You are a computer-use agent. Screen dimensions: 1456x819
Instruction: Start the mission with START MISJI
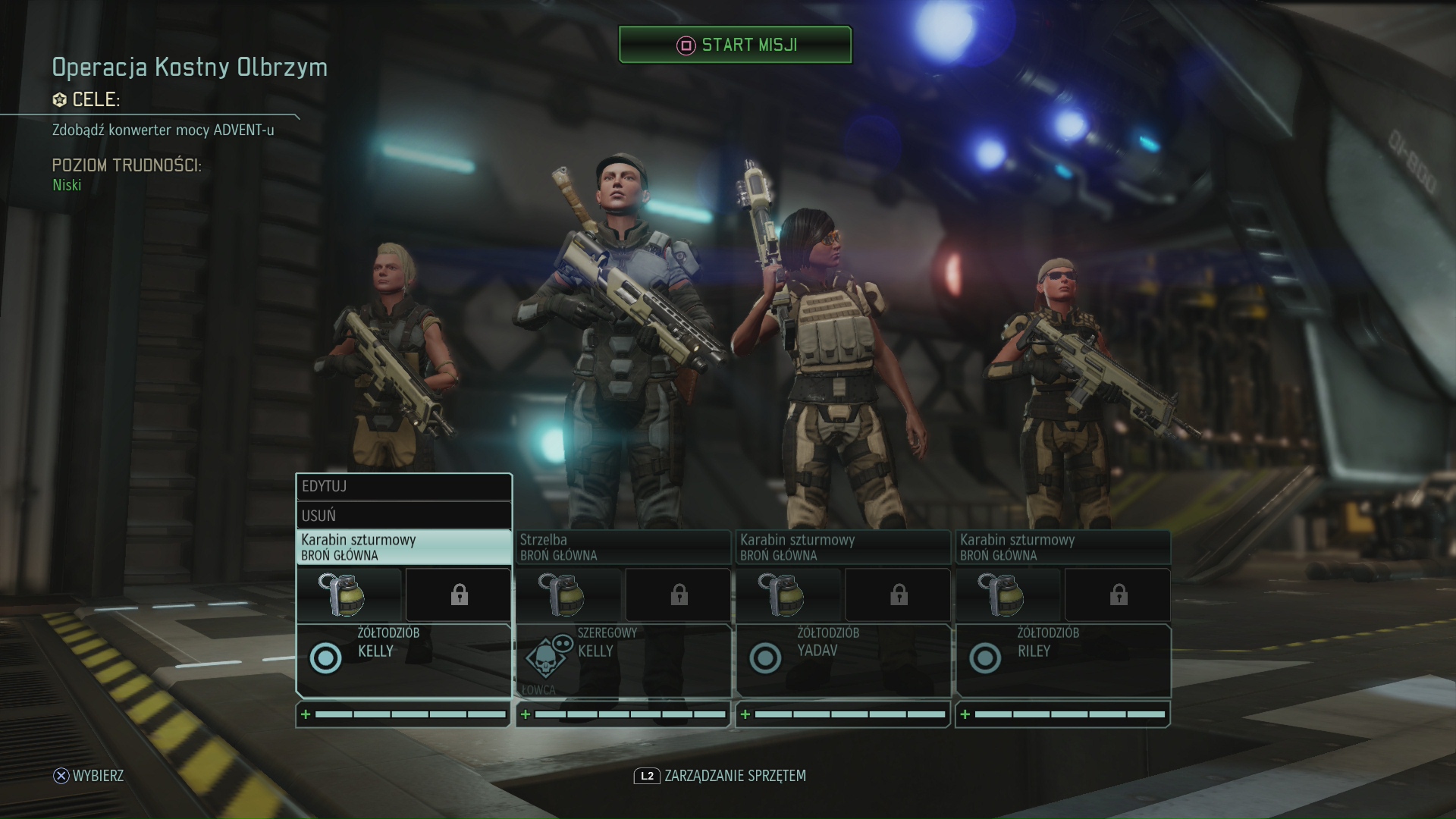tap(735, 45)
